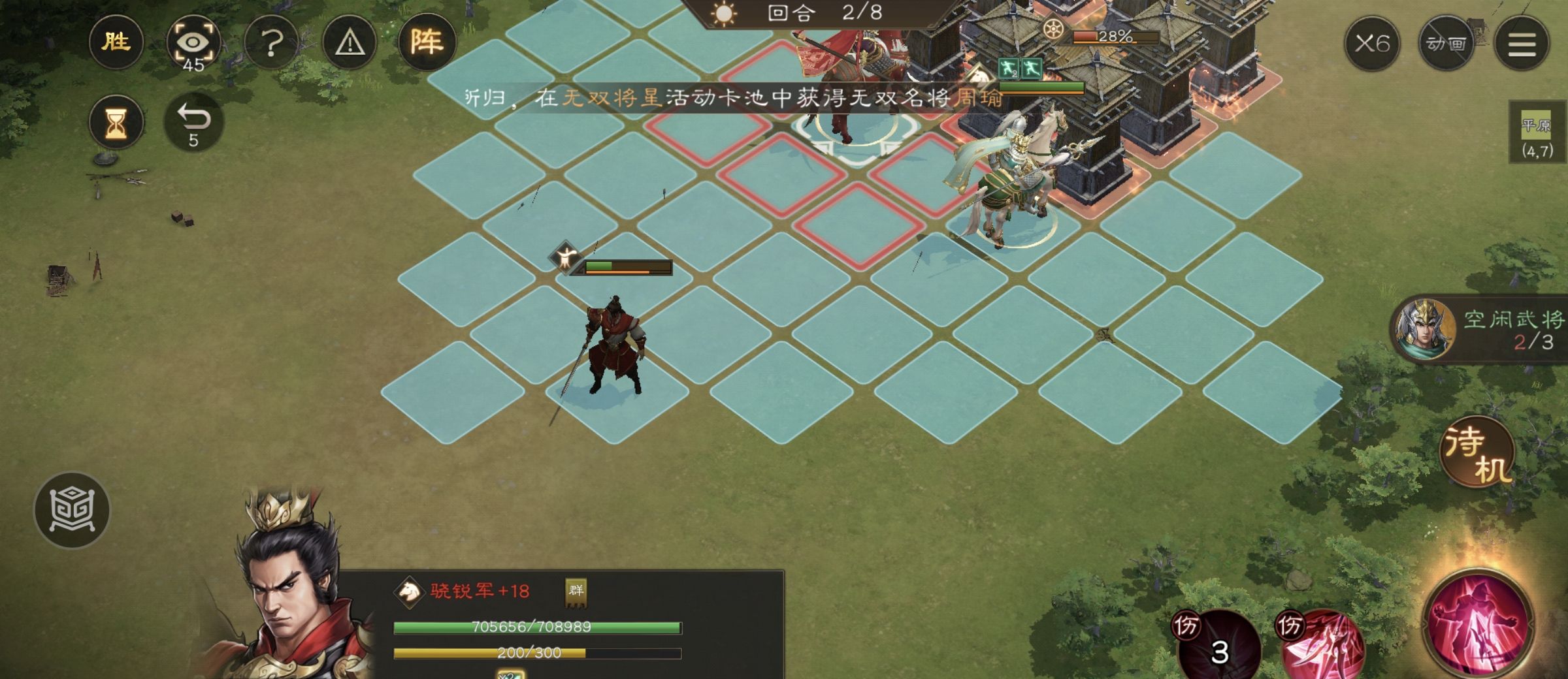Open the ornate cube icon at lower left
Screen dimensions: 1568x679
72,510
